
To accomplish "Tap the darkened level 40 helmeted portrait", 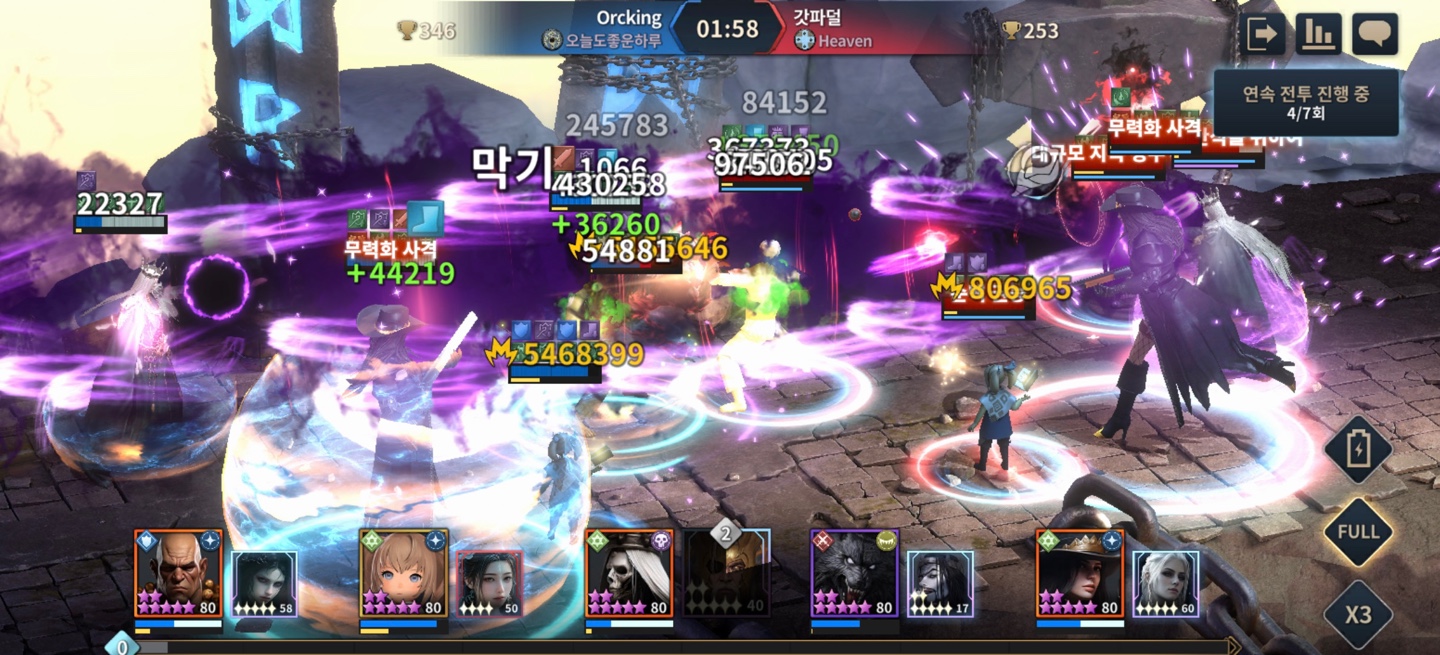I will point(728,574).
